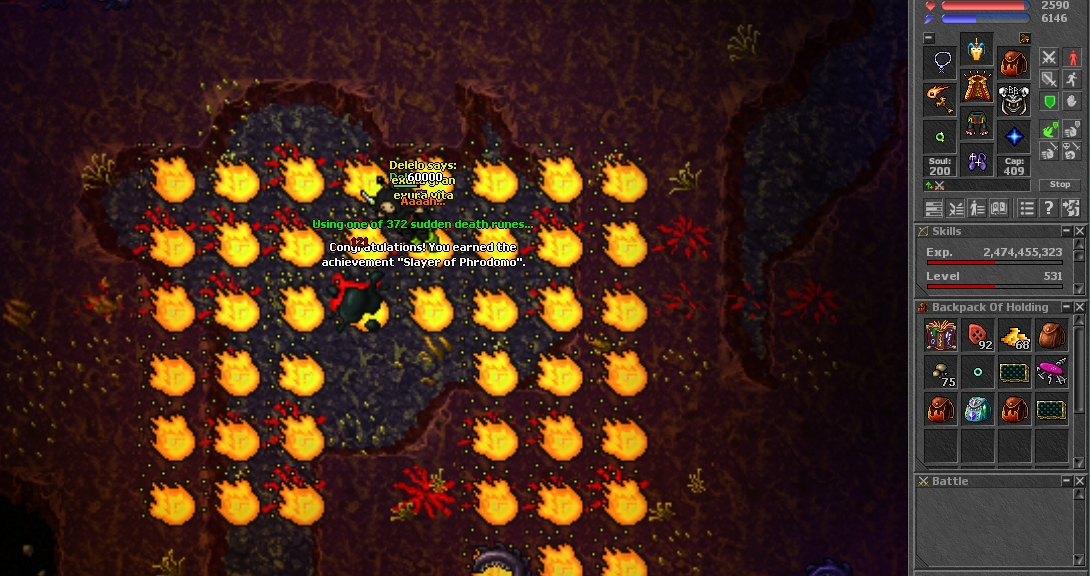Select the gold coins stack of 68
The image size is (1090, 576).
pyautogui.click(x=1015, y=337)
